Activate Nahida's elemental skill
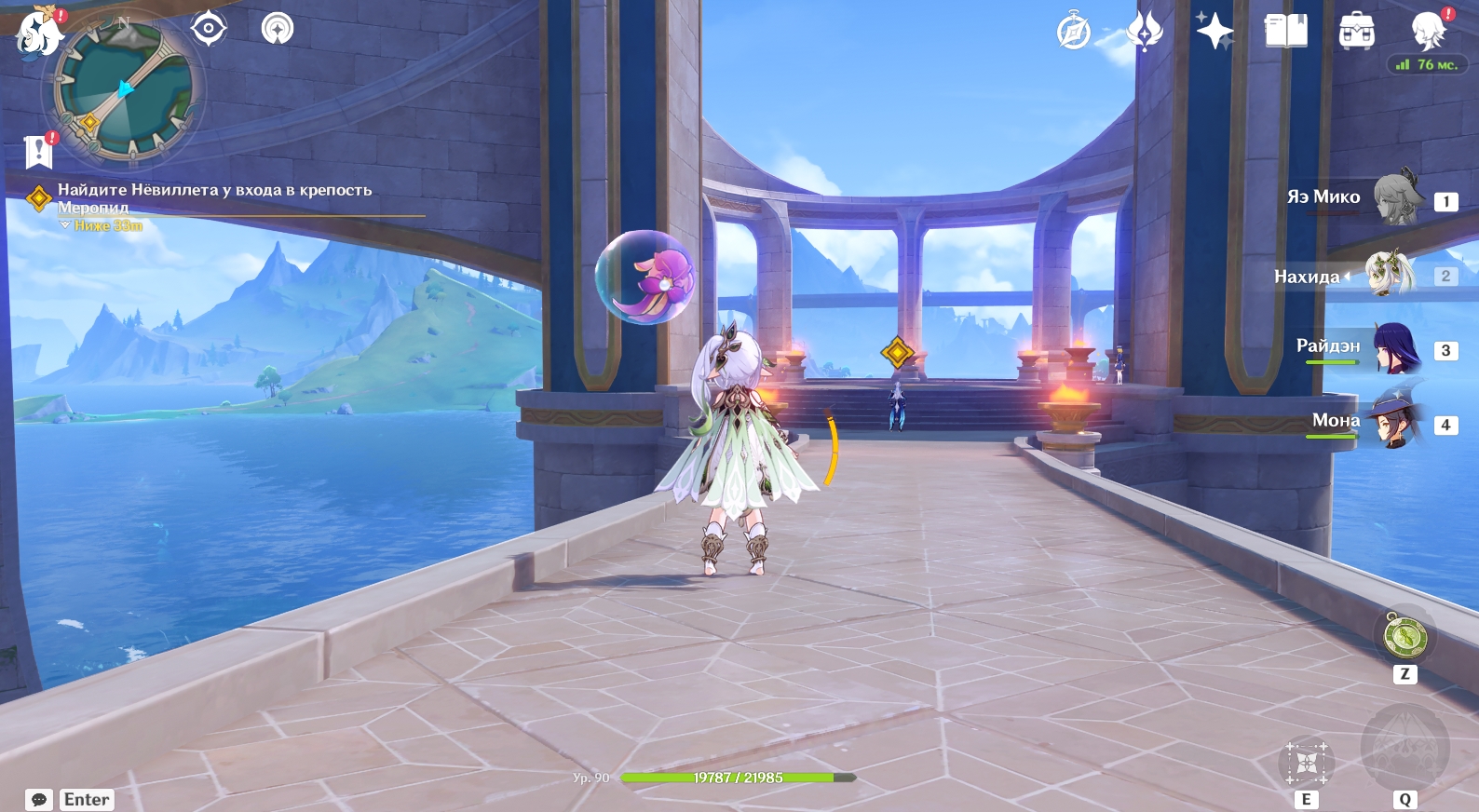This screenshot has height=812, width=1479. coord(1306,764)
